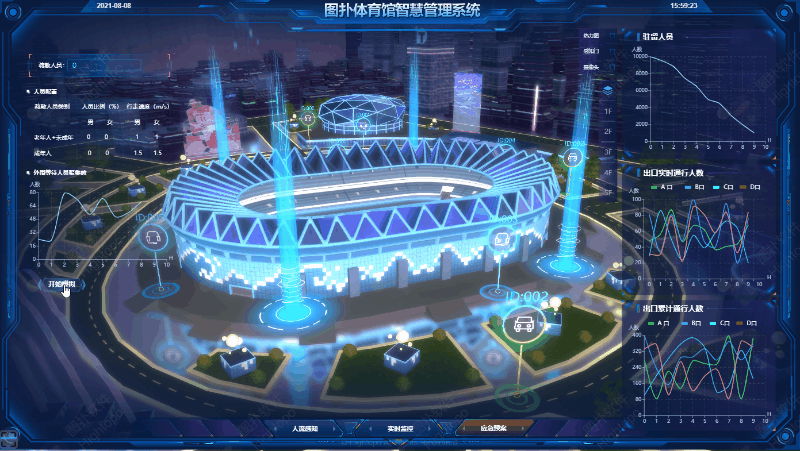The image size is (800, 451).
Task: Toggle A口 series in 出口实时通行人数 legend
Action: 660,187
